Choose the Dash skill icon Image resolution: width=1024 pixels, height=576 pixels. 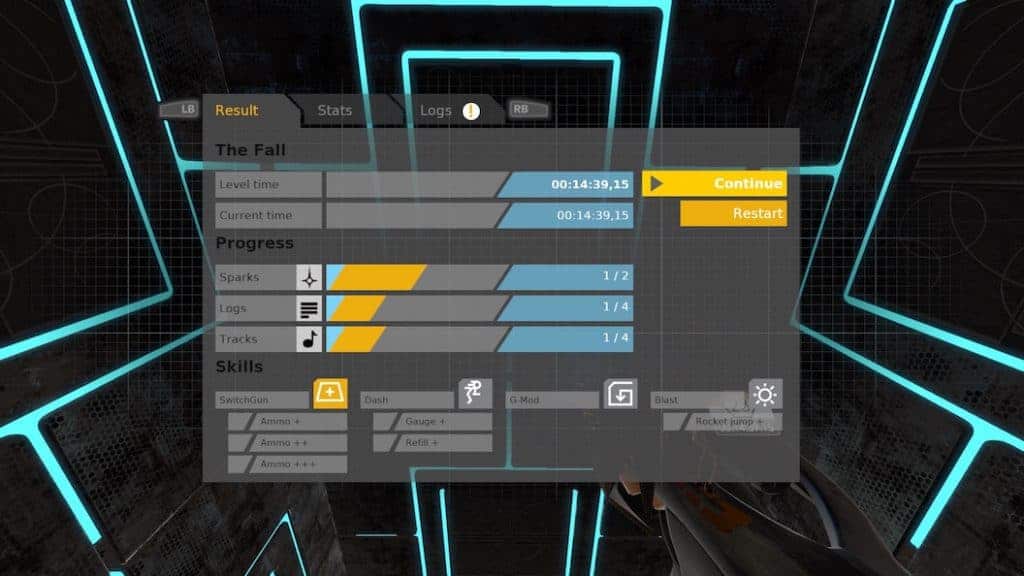(475, 394)
